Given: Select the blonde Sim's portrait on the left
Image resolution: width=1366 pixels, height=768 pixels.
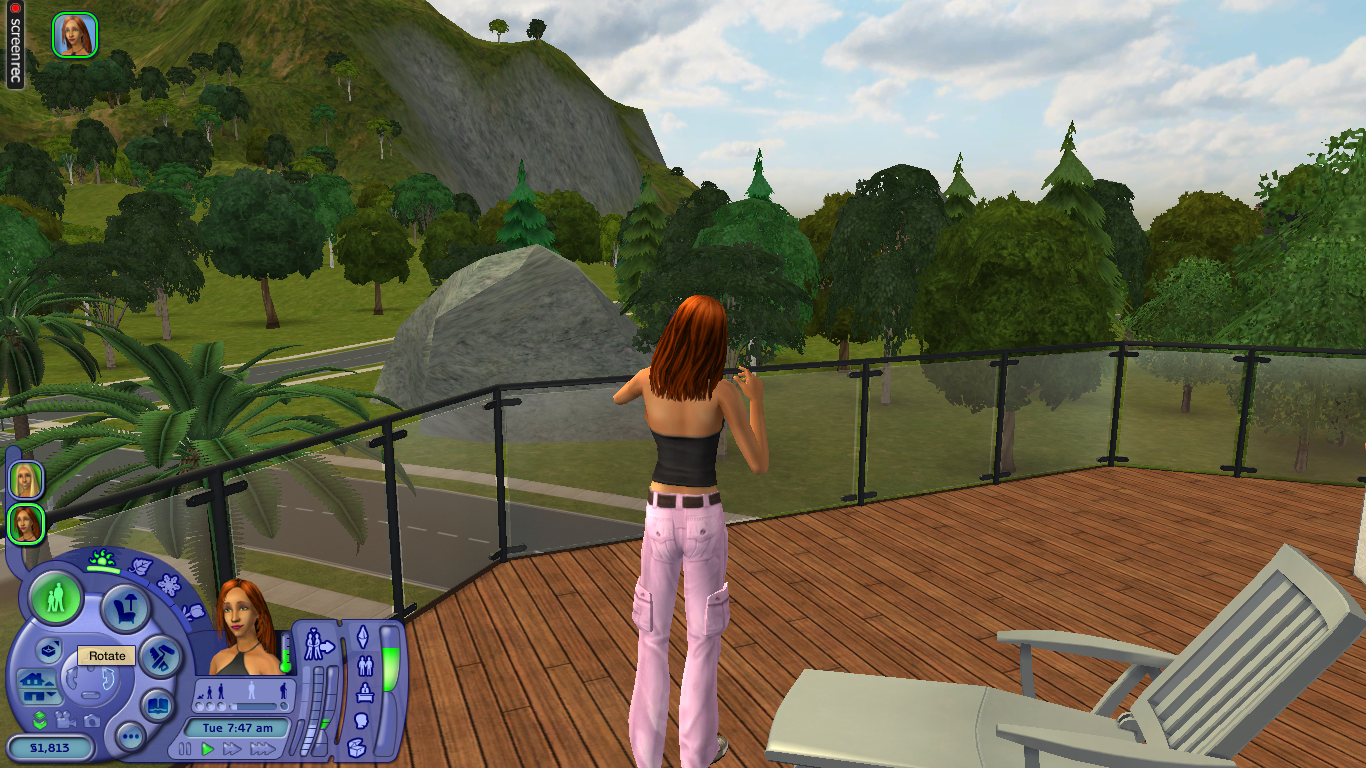Looking at the screenshot, I should (25, 478).
